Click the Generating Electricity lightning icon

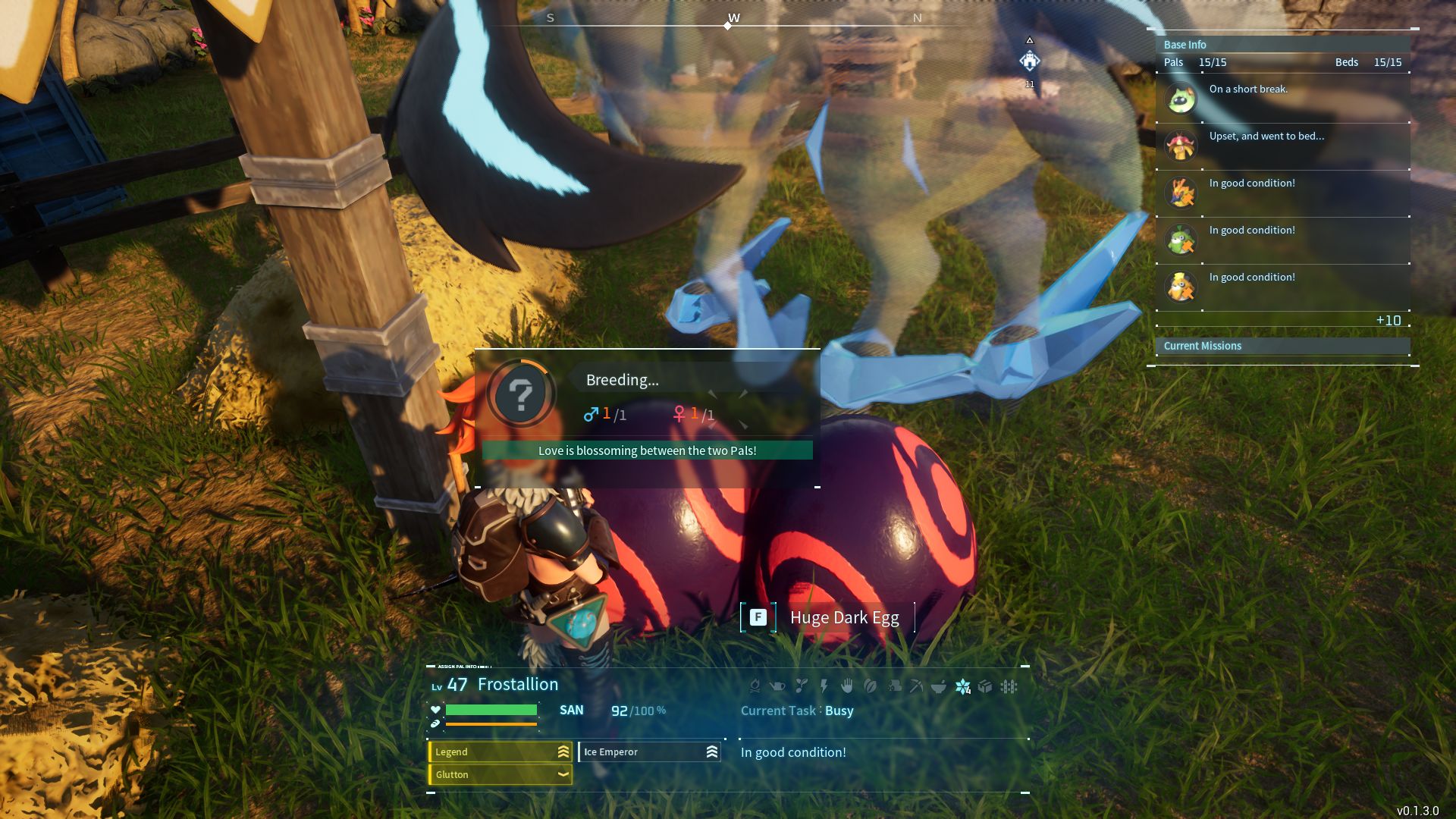coord(824,687)
